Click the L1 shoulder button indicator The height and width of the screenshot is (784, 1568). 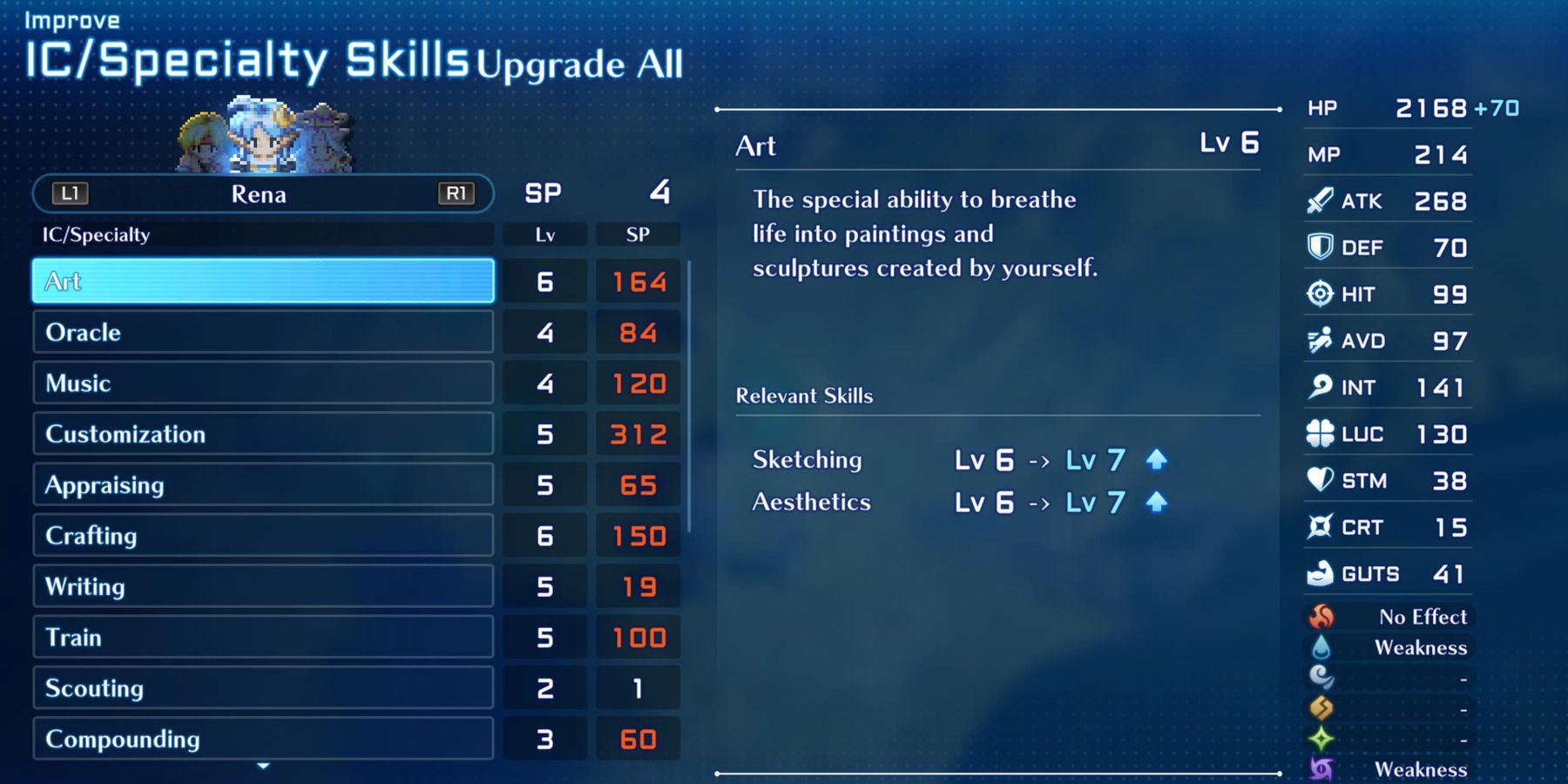coord(70,193)
